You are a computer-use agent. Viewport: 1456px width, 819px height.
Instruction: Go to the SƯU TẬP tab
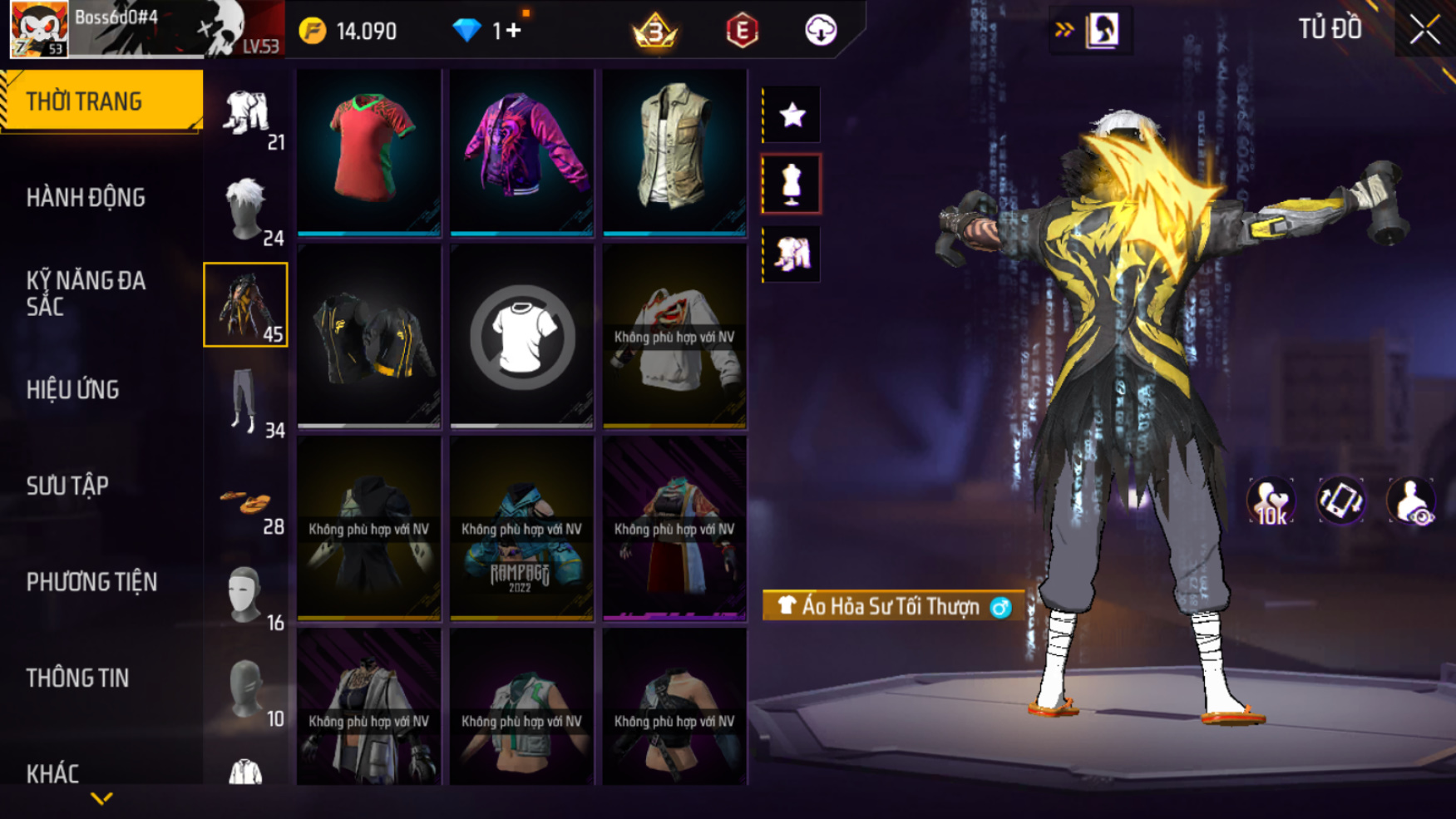pos(67,486)
